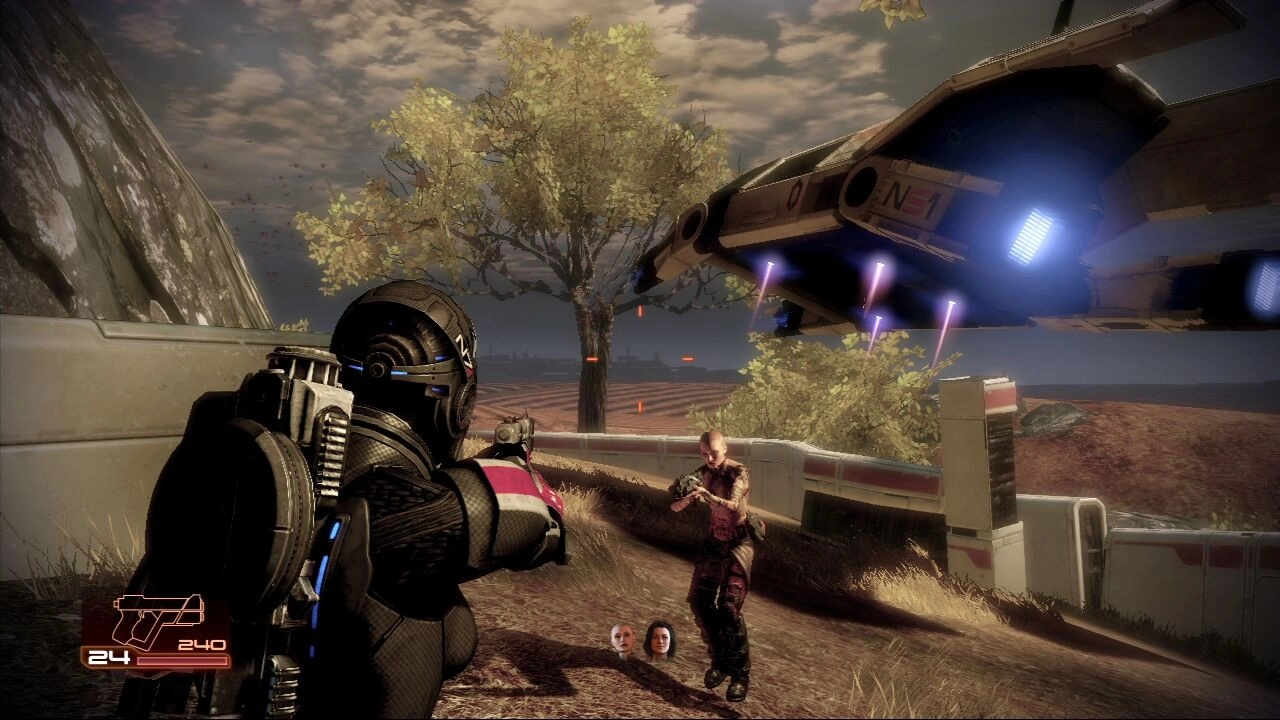The height and width of the screenshot is (720, 1280).
Task: Select the dark-haired squadmate portrait
Action: point(659,639)
